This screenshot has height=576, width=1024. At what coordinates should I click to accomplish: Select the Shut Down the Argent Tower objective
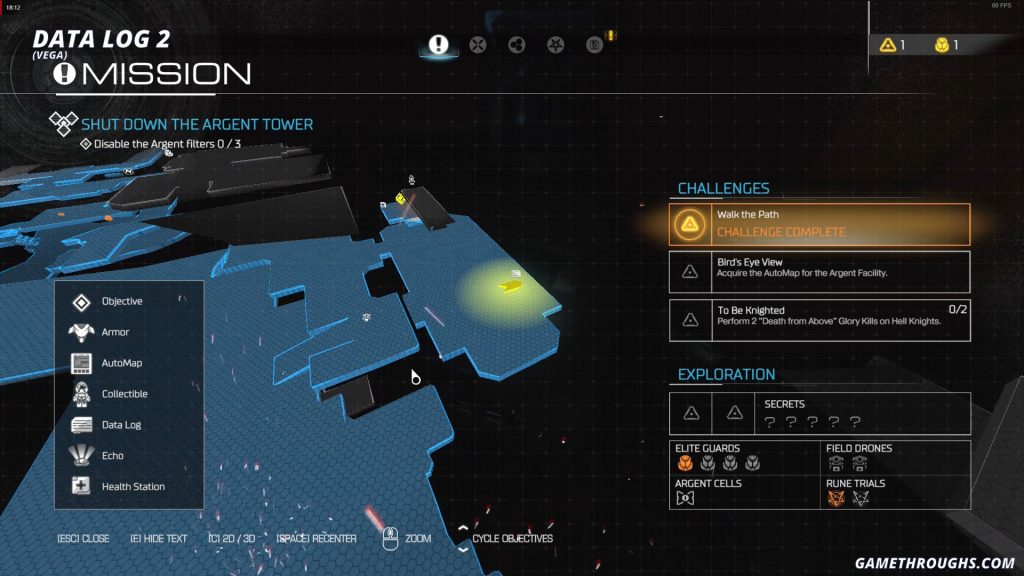[x=196, y=124]
